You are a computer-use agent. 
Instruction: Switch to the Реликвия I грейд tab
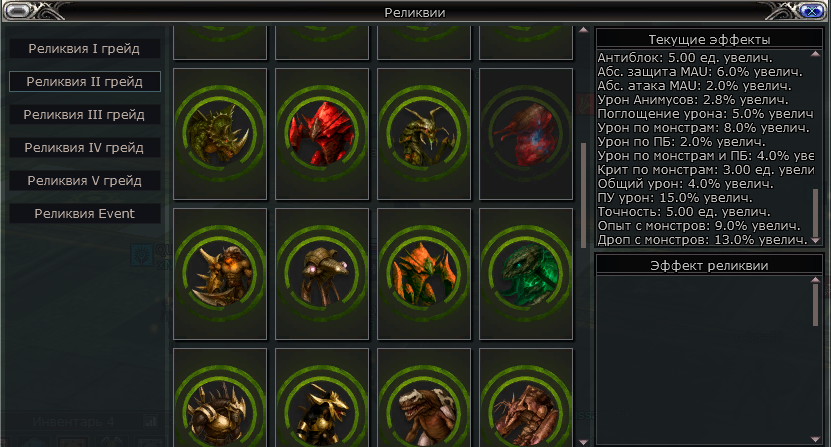coord(84,48)
